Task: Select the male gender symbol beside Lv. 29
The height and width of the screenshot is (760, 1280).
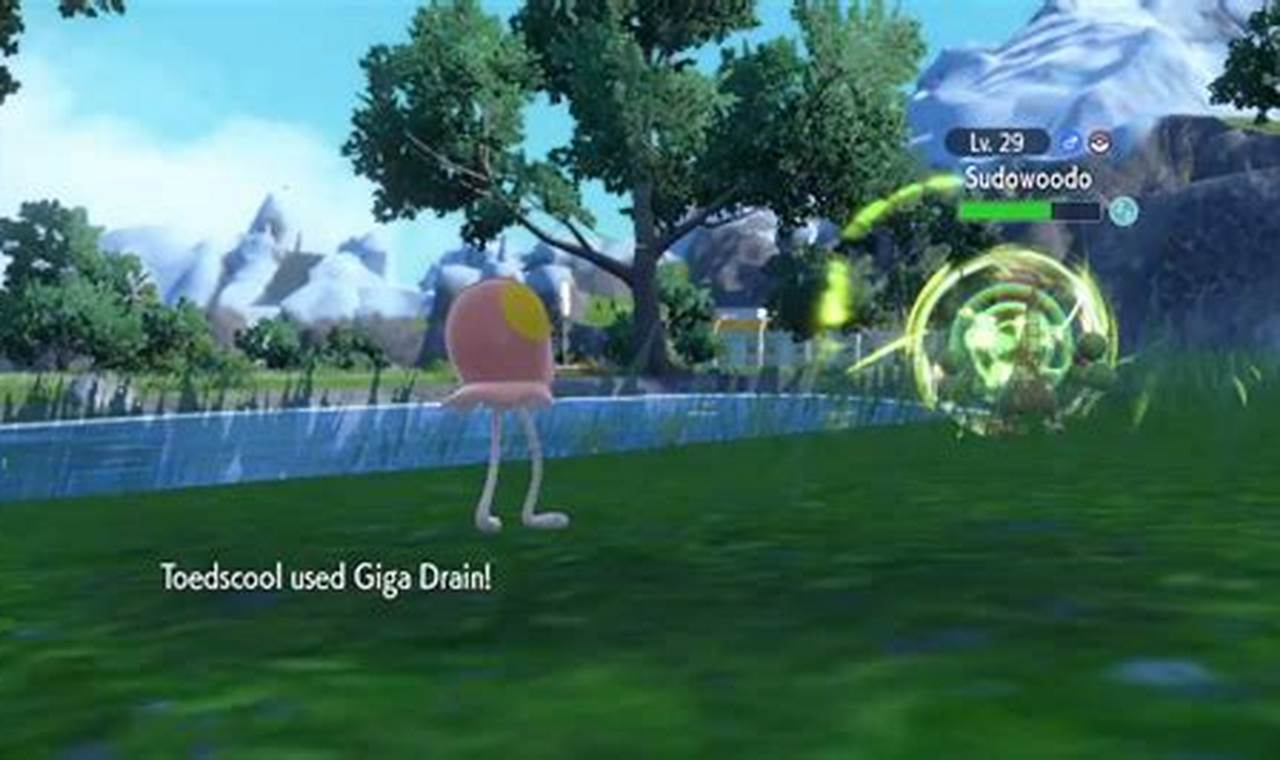Action: point(1069,142)
